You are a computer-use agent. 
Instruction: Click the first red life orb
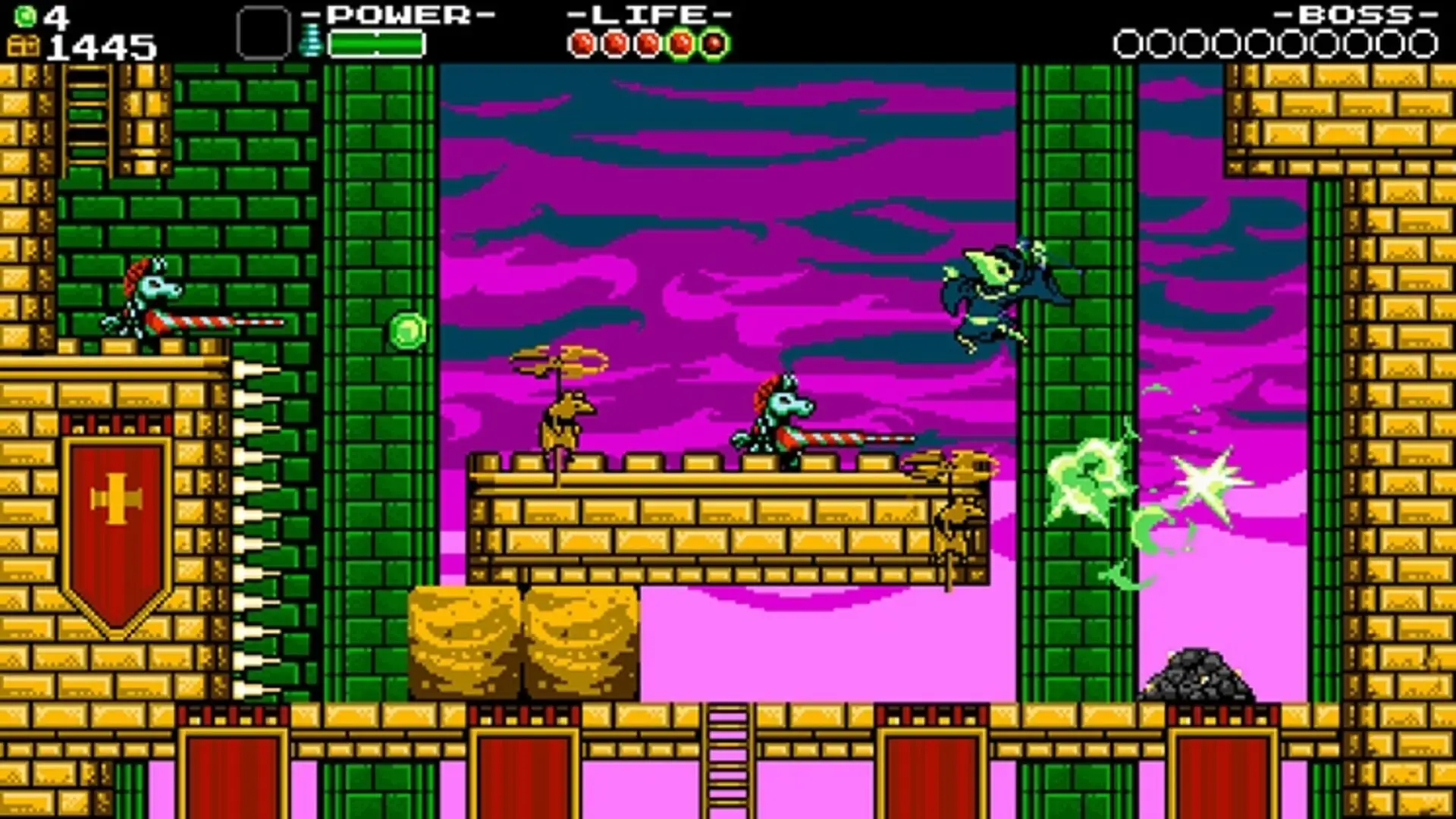coord(584,42)
